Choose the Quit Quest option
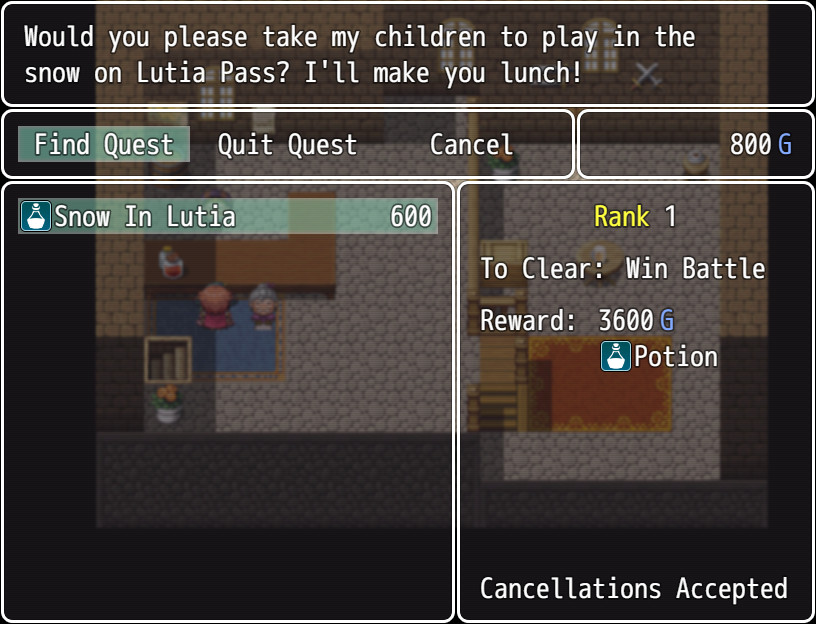The image size is (816, 624). tap(287, 145)
